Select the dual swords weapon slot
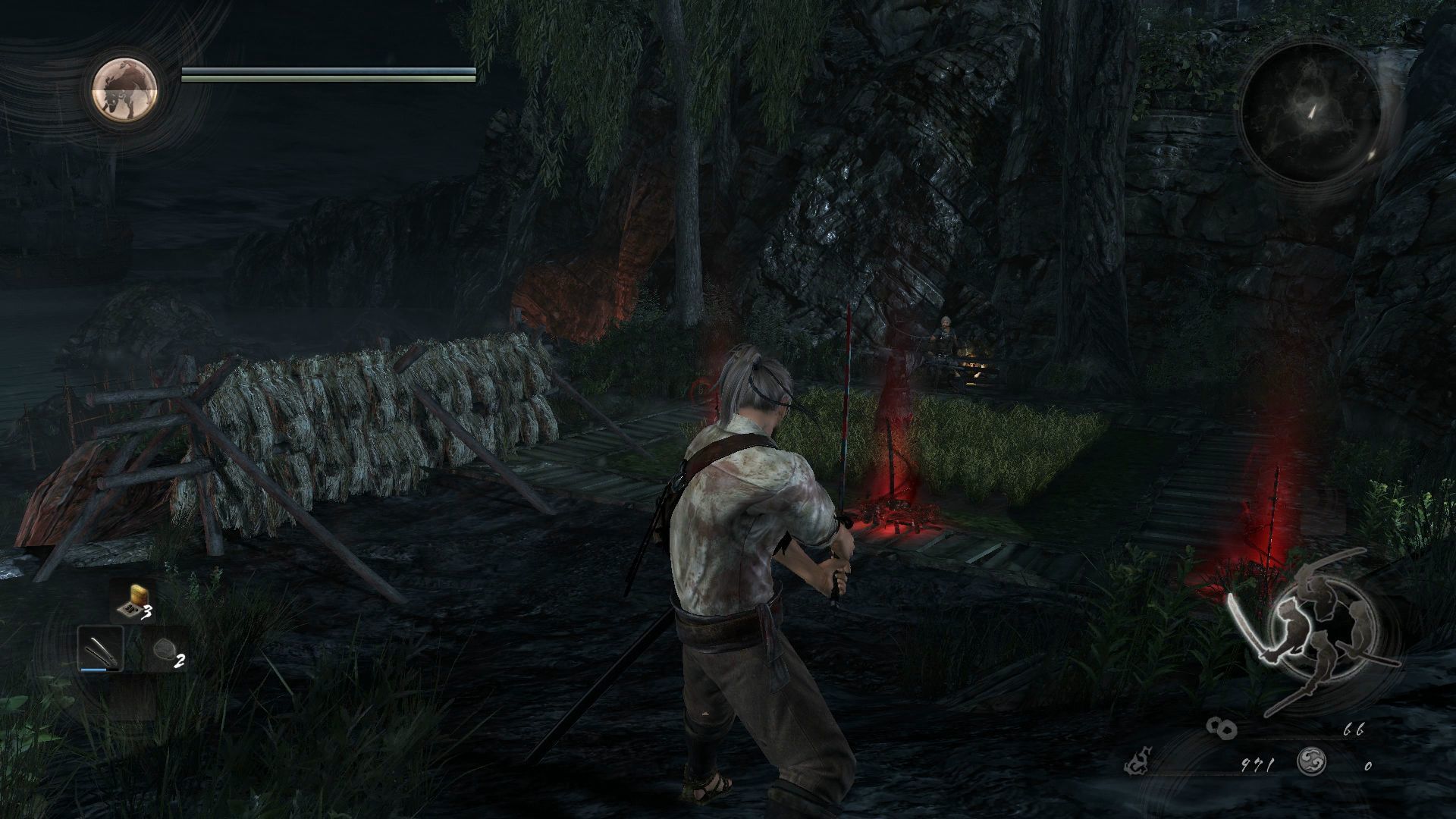The height and width of the screenshot is (819, 1456). coord(101,650)
